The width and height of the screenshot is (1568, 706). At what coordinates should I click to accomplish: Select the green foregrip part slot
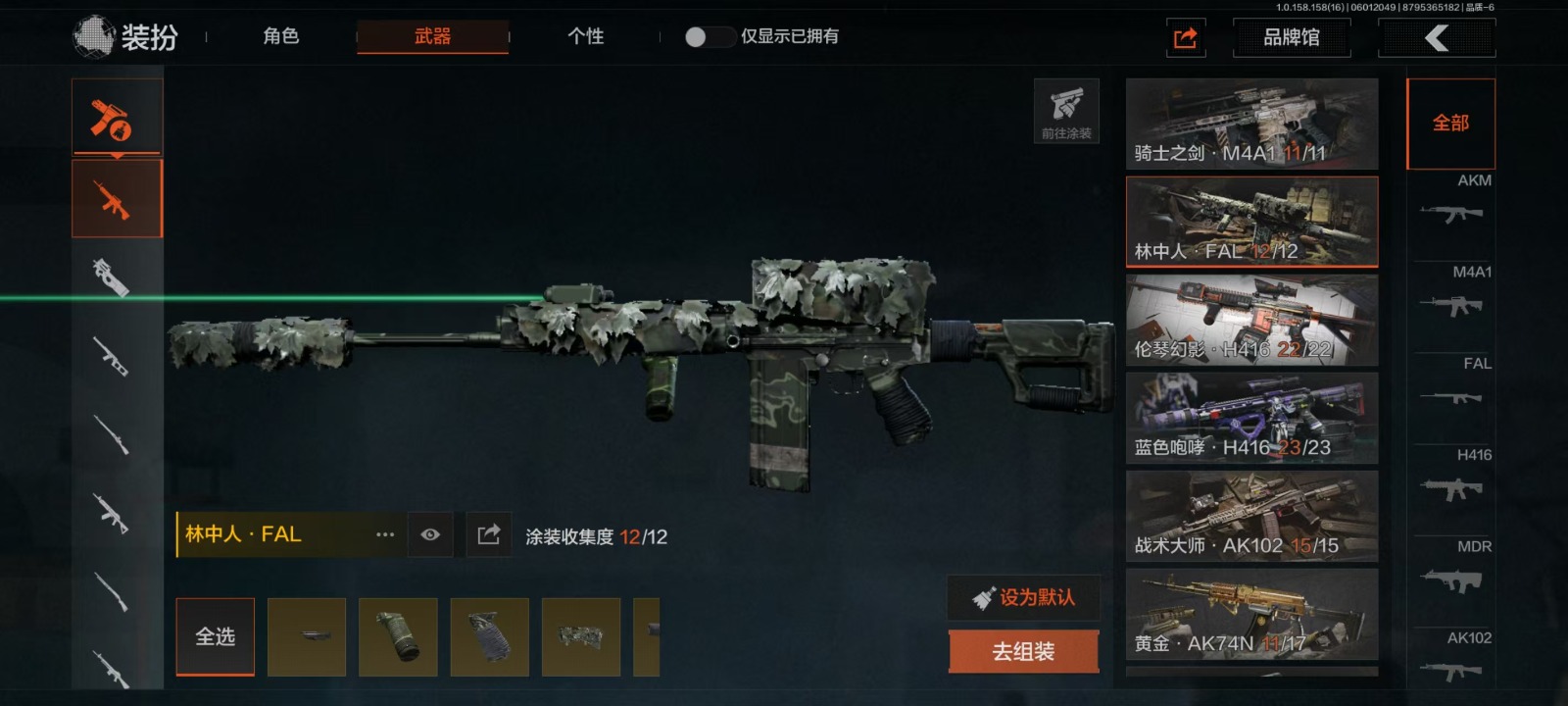(x=398, y=636)
